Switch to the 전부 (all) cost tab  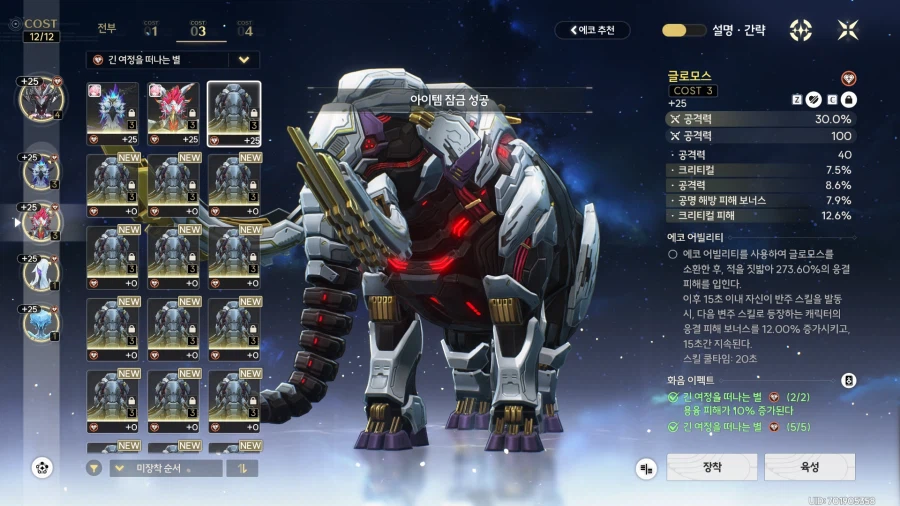pos(107,29)
